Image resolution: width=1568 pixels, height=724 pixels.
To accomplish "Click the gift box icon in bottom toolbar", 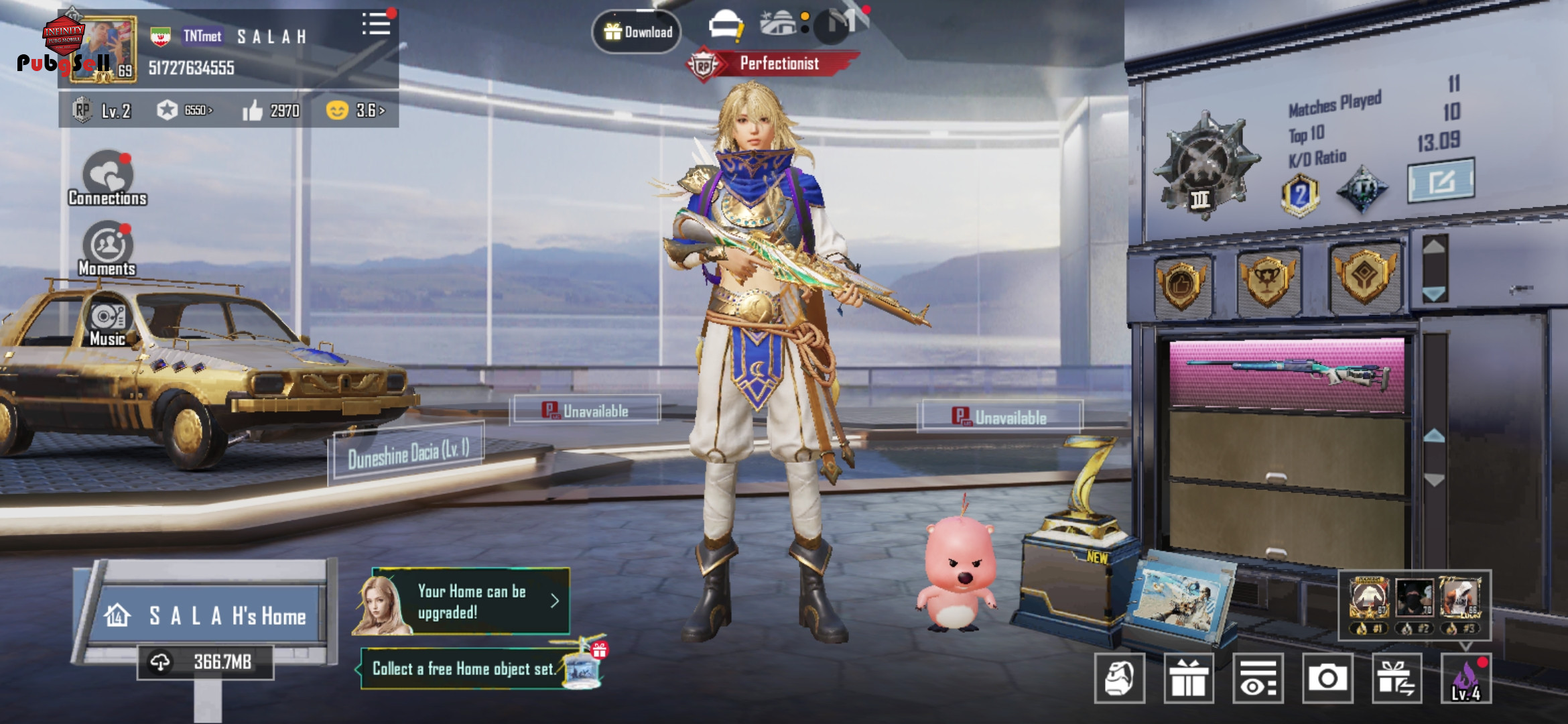I will (1189, 678).
